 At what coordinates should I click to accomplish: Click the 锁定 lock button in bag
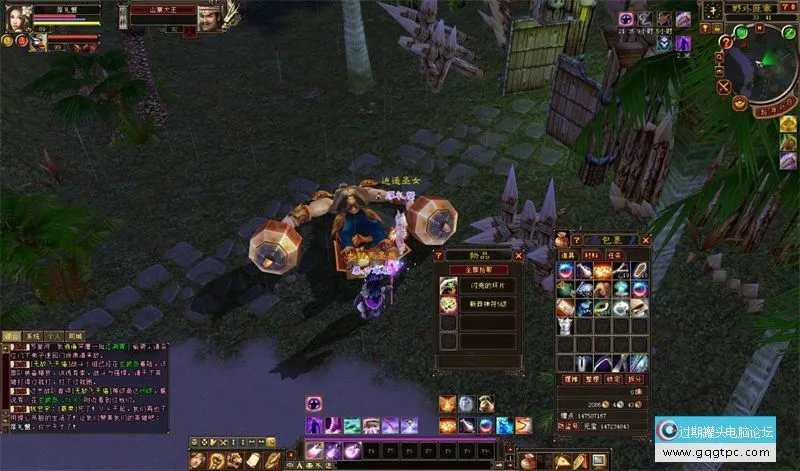613,380
